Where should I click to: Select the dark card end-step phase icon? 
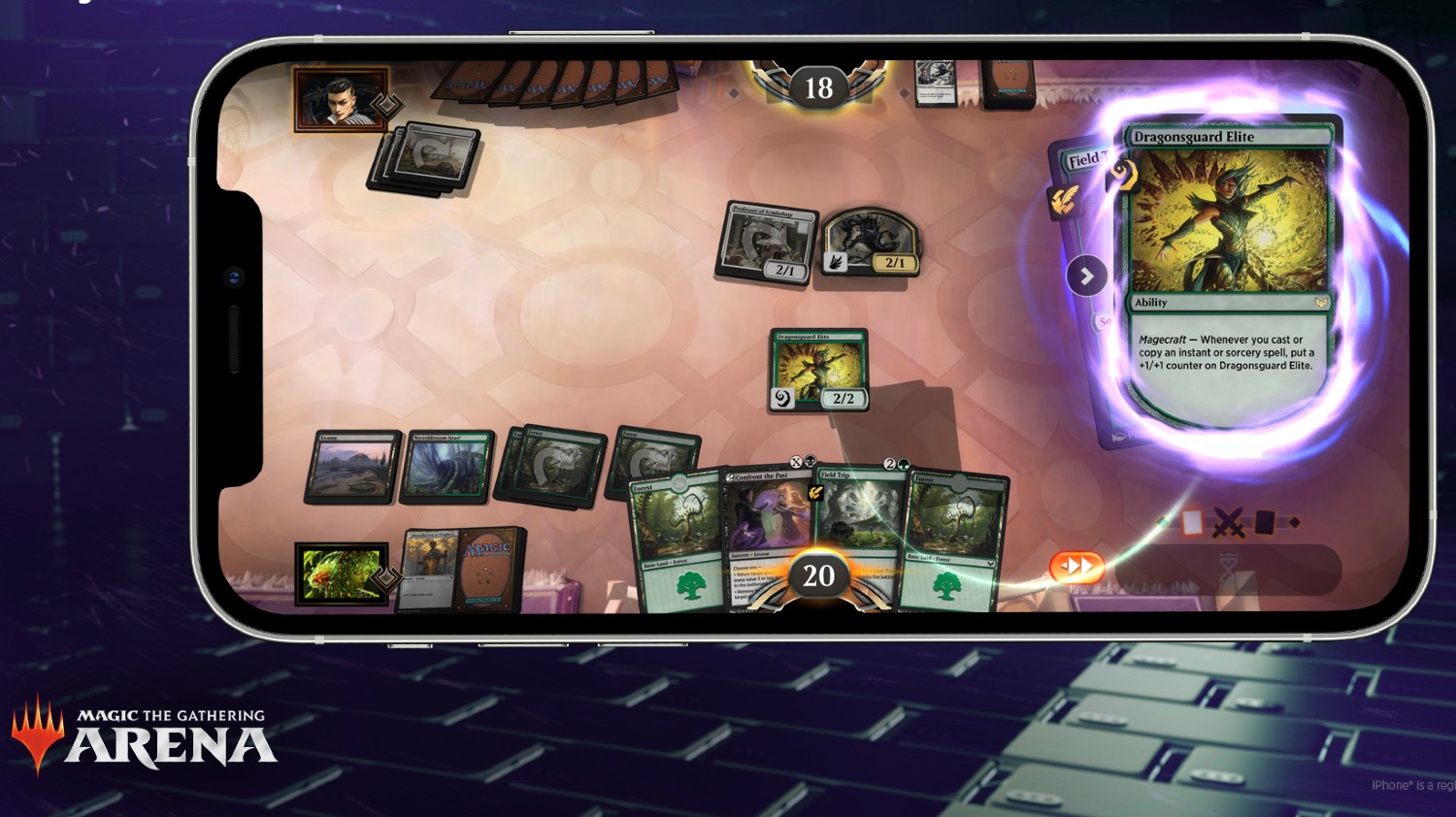click(1266, 521)
